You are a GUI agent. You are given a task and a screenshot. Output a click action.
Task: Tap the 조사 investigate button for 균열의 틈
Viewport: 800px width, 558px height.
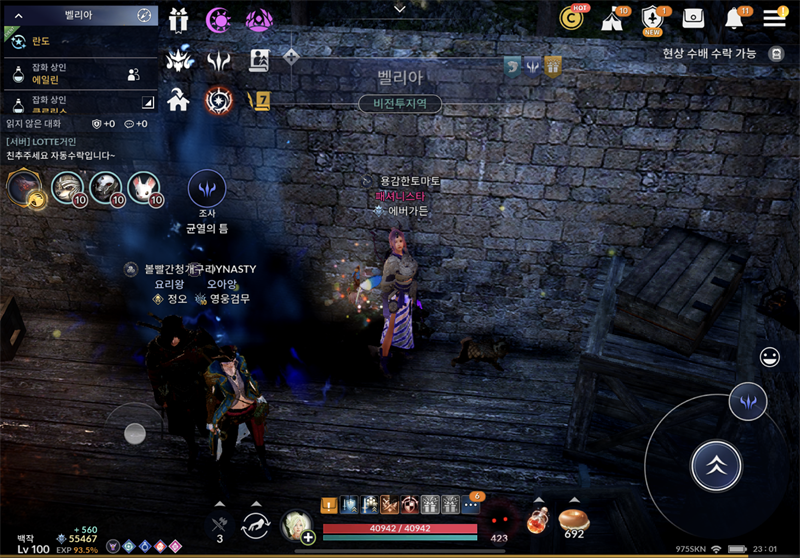[207, 188]
